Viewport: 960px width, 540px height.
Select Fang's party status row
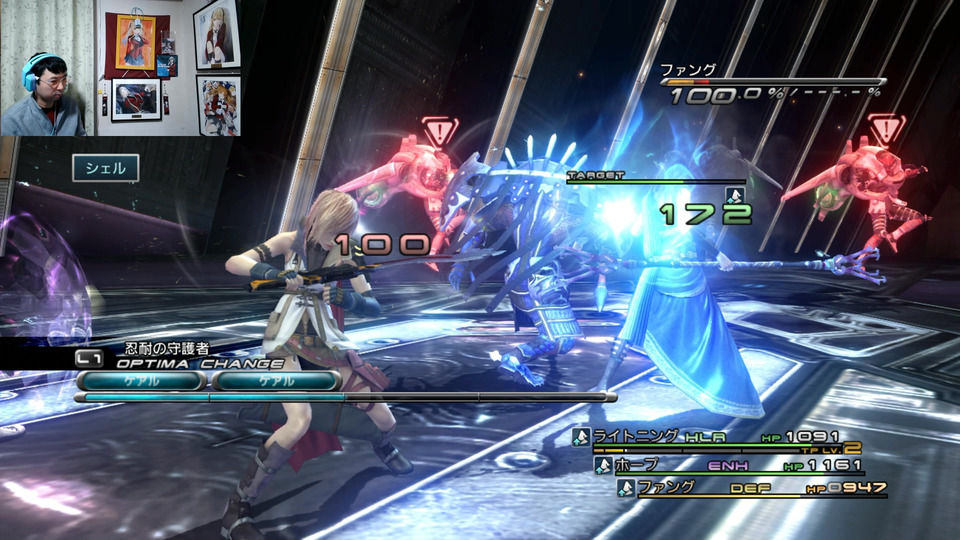[750, 488]
